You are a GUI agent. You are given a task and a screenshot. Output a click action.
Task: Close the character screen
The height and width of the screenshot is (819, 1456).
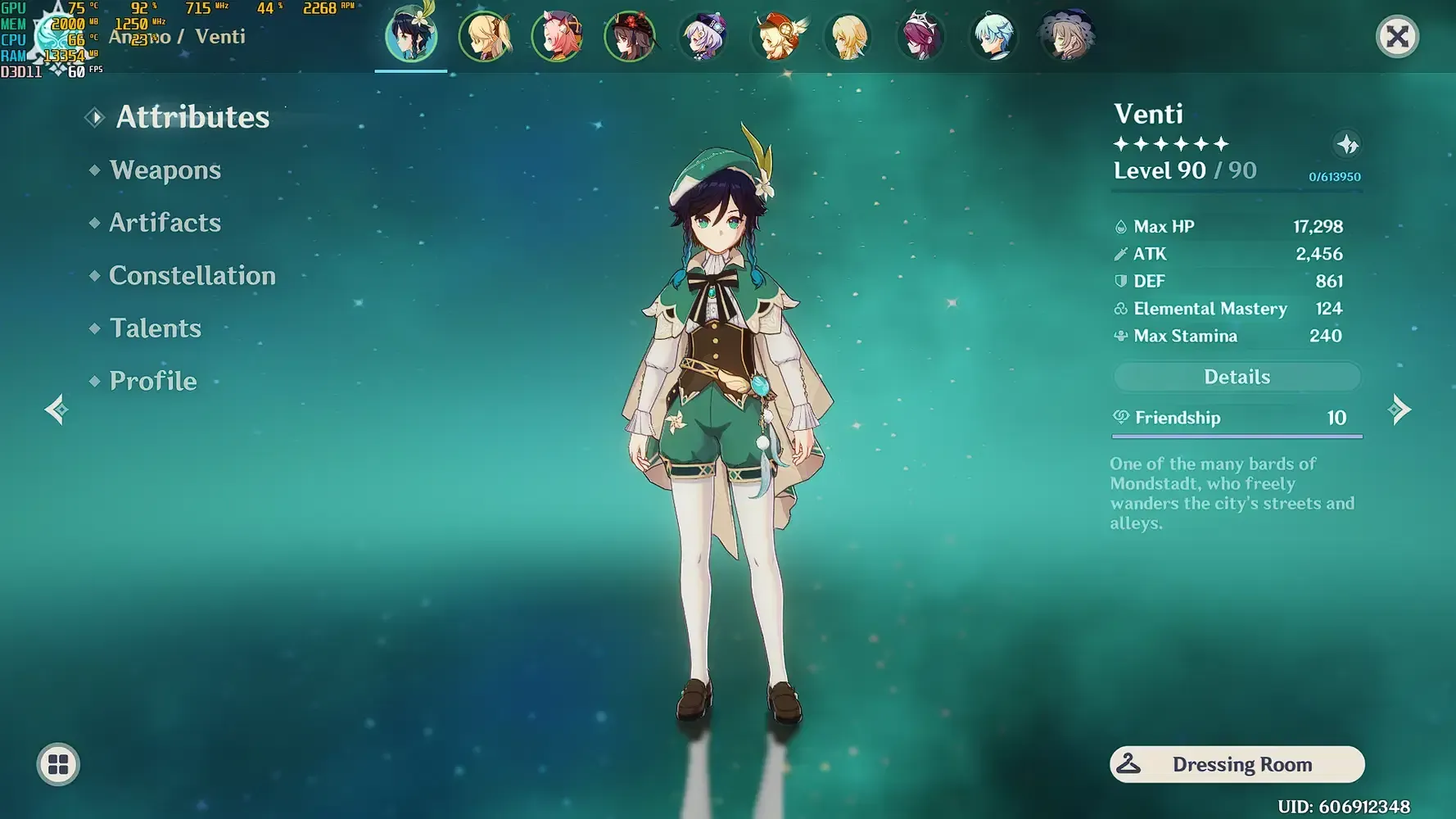coord(1397,37)
